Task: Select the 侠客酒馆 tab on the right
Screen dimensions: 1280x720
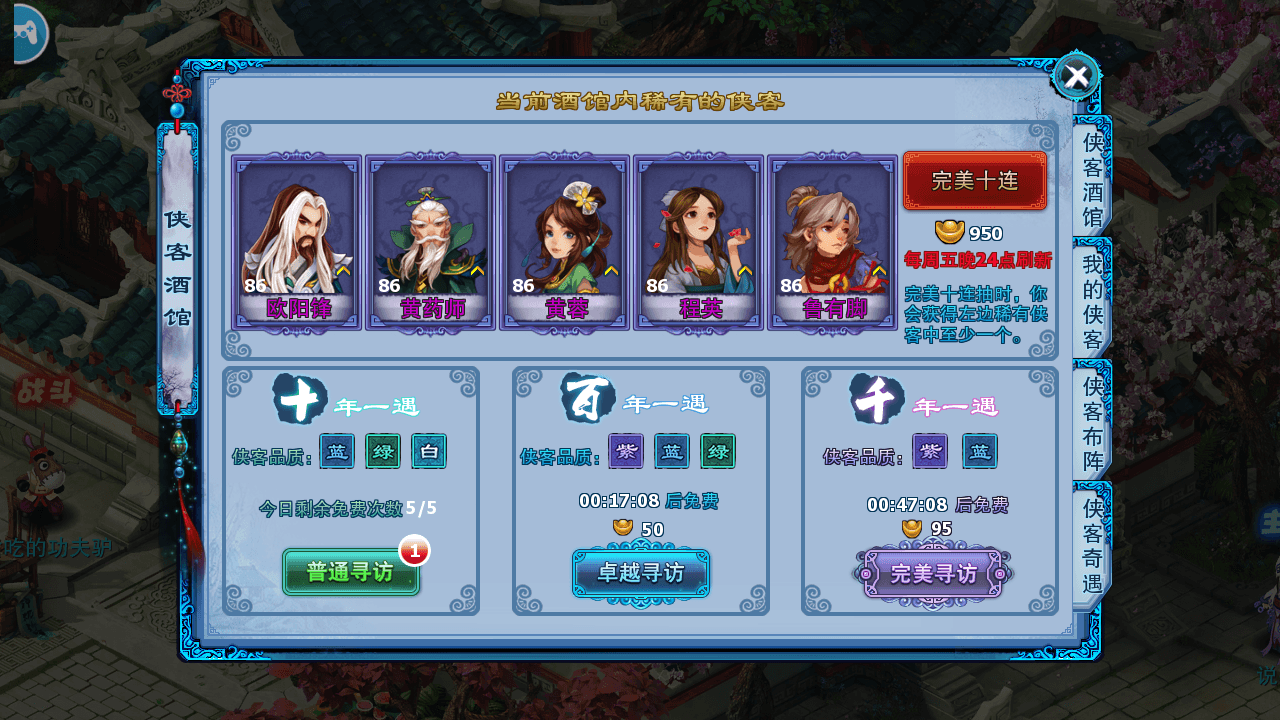Action: (1091, 177)
